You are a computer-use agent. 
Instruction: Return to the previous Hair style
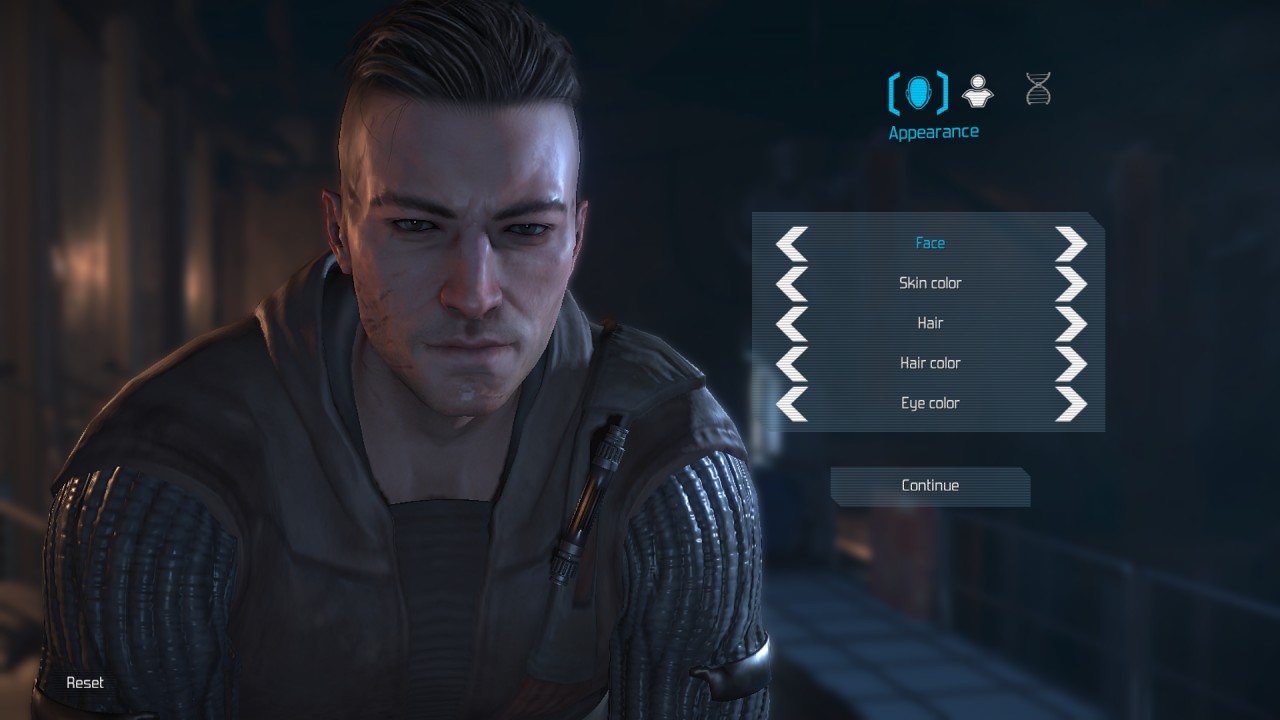[792, 323]
